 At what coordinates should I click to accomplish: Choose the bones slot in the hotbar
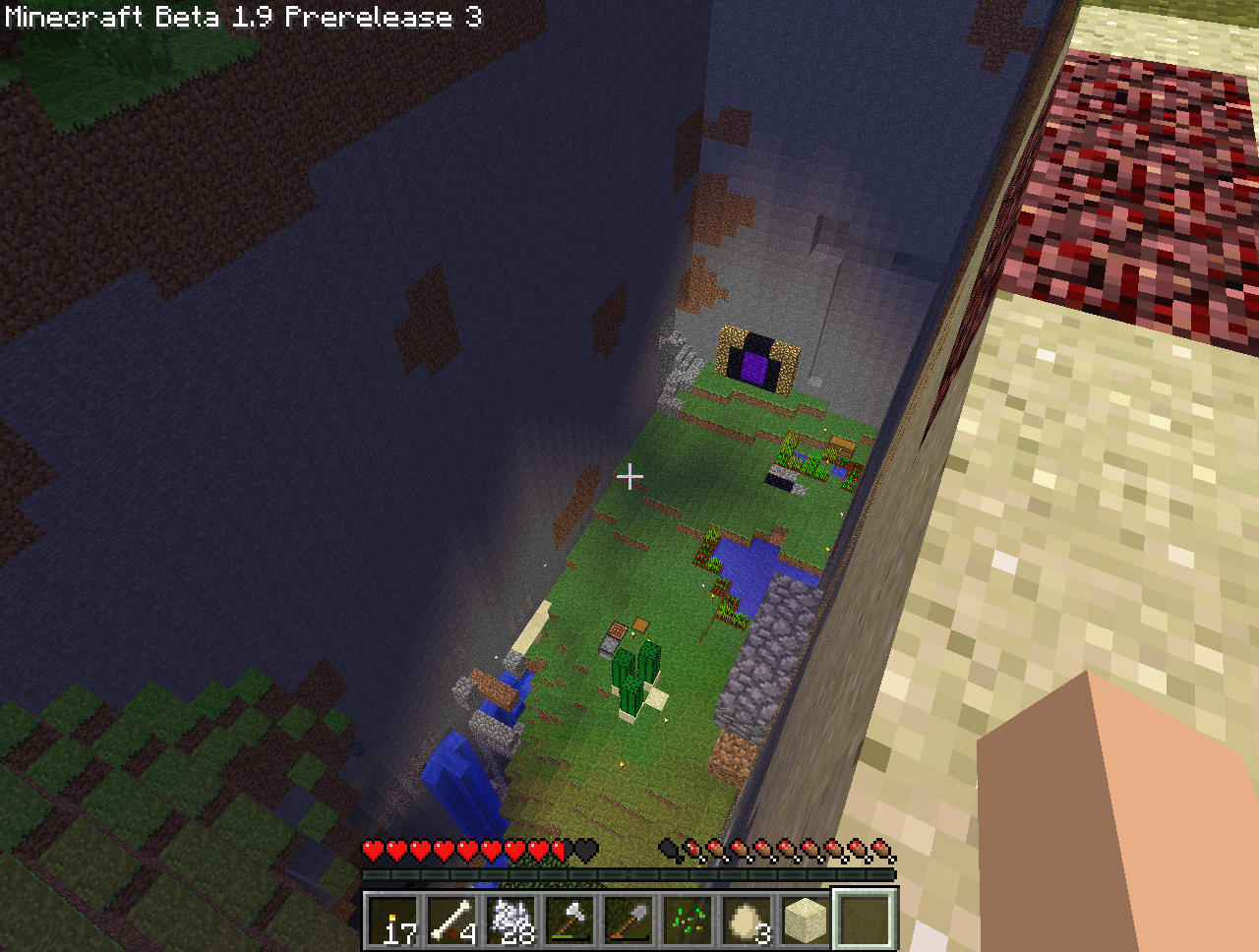click(x=452, y=921)
